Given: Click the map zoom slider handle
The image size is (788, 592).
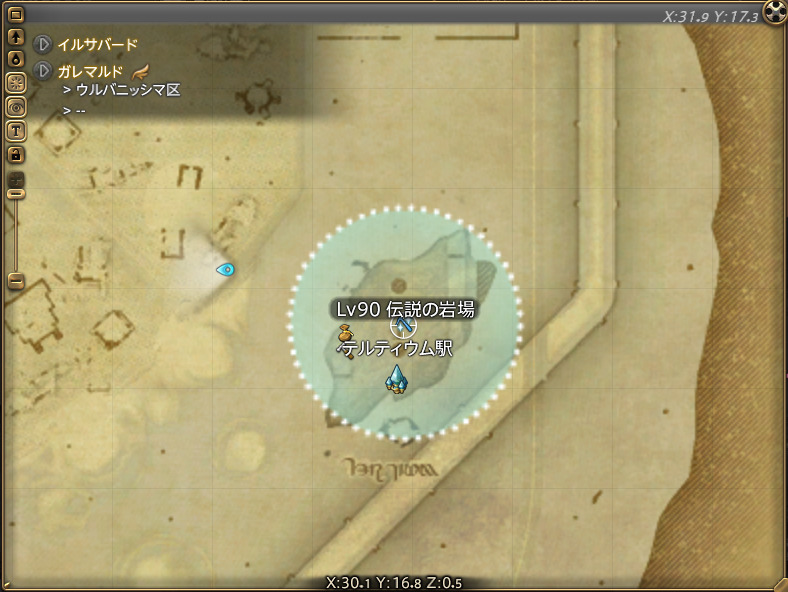Looking at the screenshot, I should pyautogui.click(x=16, y=192).
